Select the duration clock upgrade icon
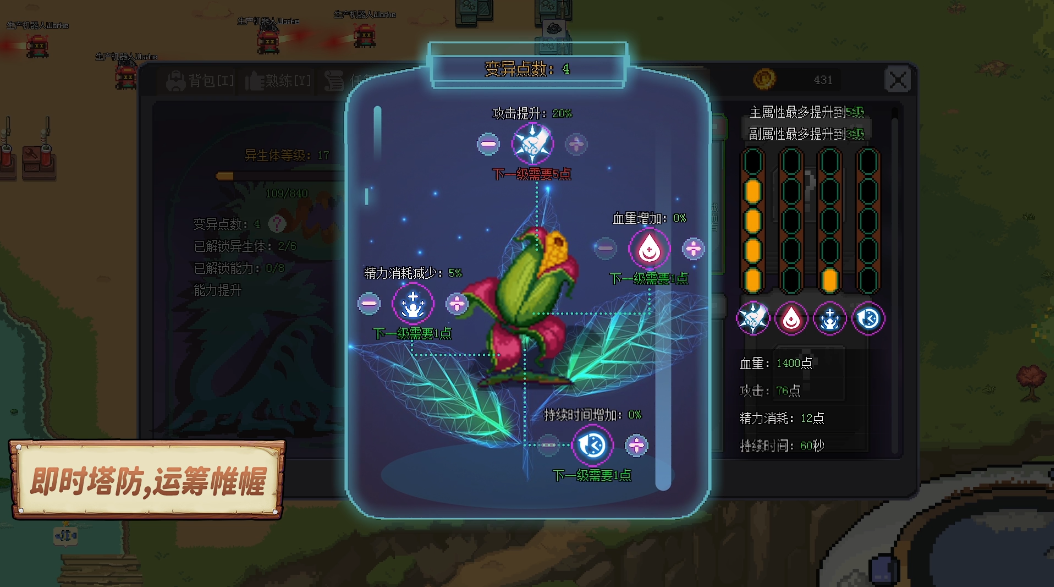This screenshot has width=1054, height=587. tap(592, 445)
